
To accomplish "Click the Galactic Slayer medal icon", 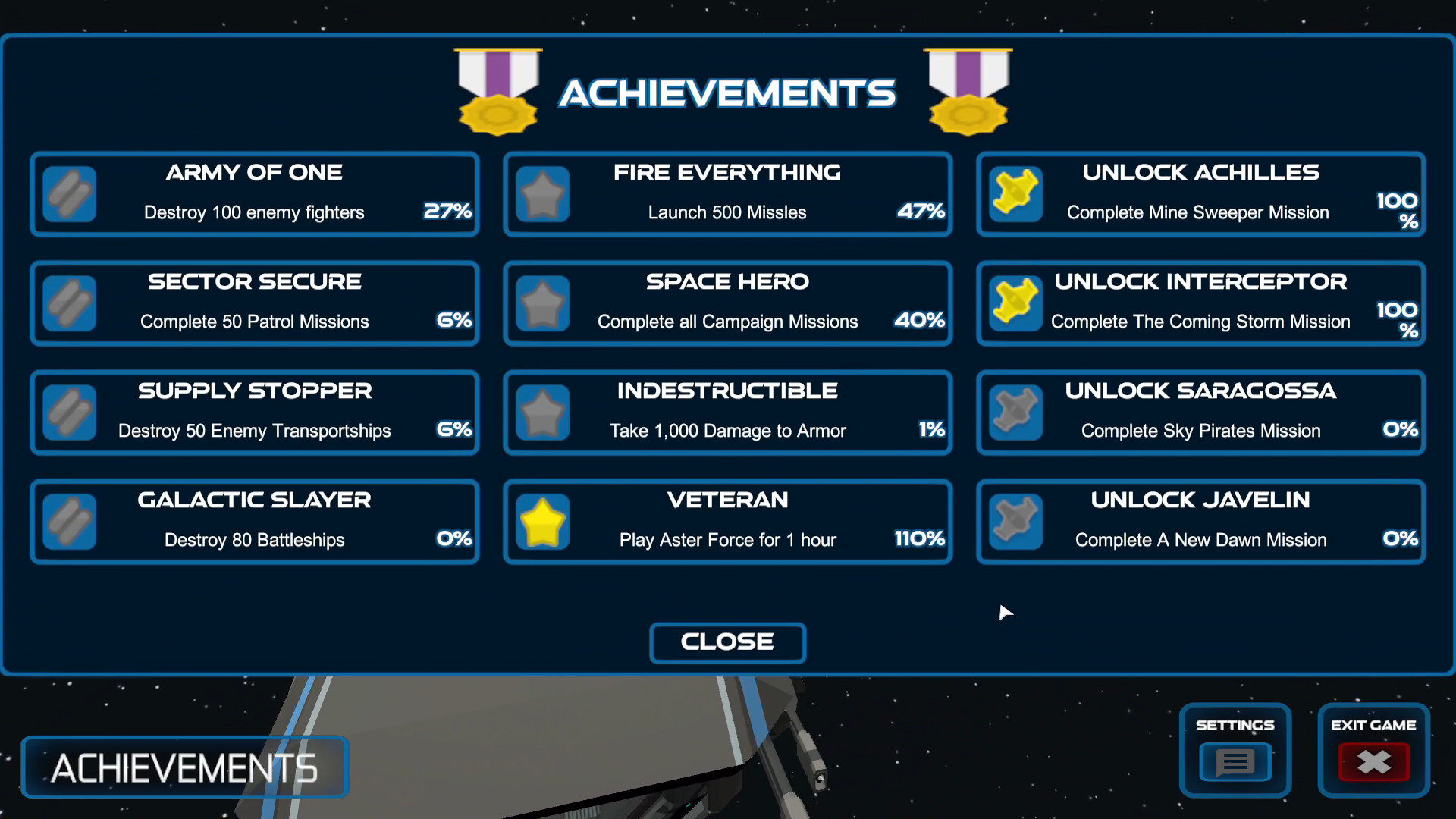I will (x=70, y=522).
